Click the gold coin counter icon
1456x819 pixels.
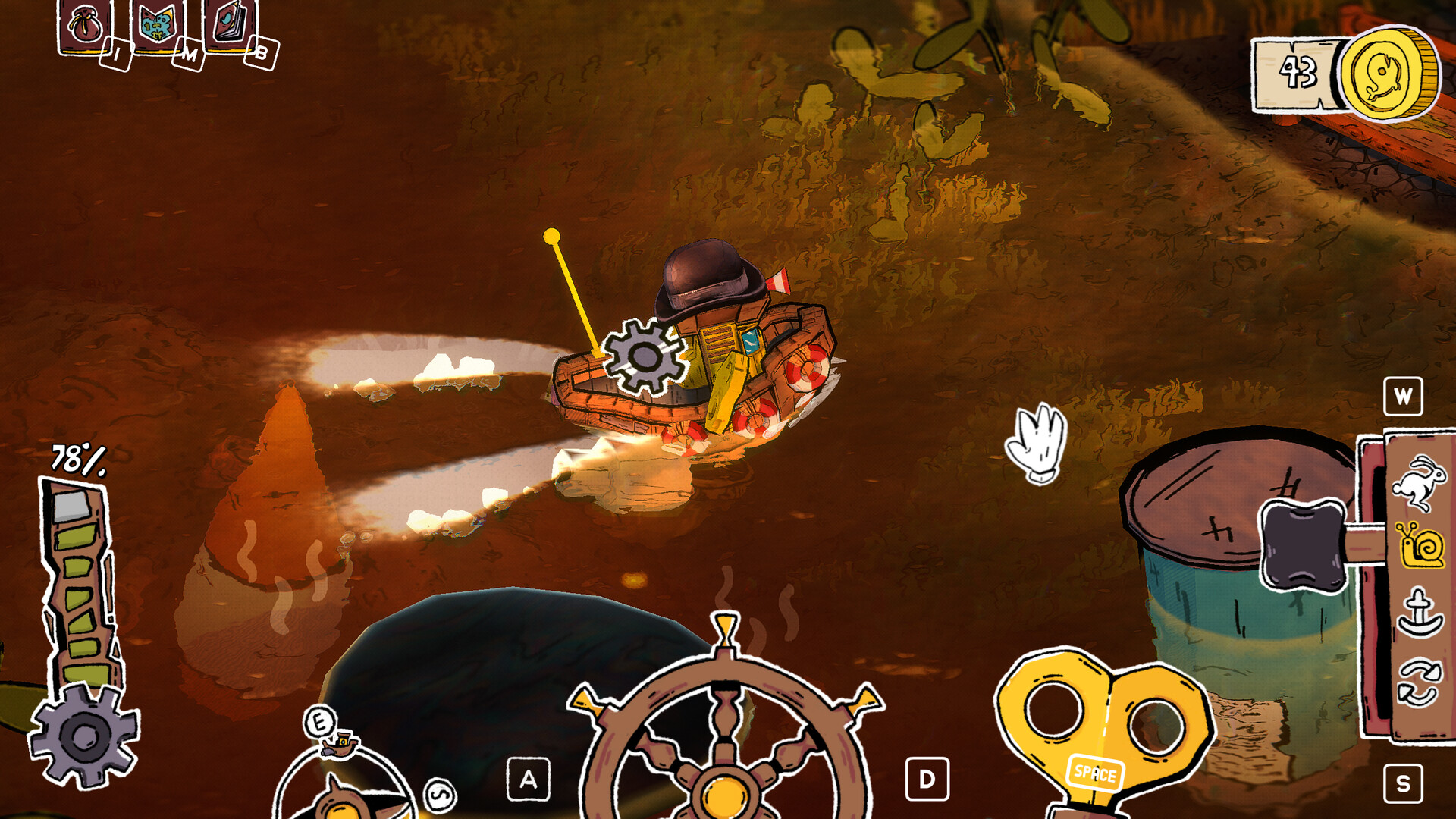(x=1389, y=74)
